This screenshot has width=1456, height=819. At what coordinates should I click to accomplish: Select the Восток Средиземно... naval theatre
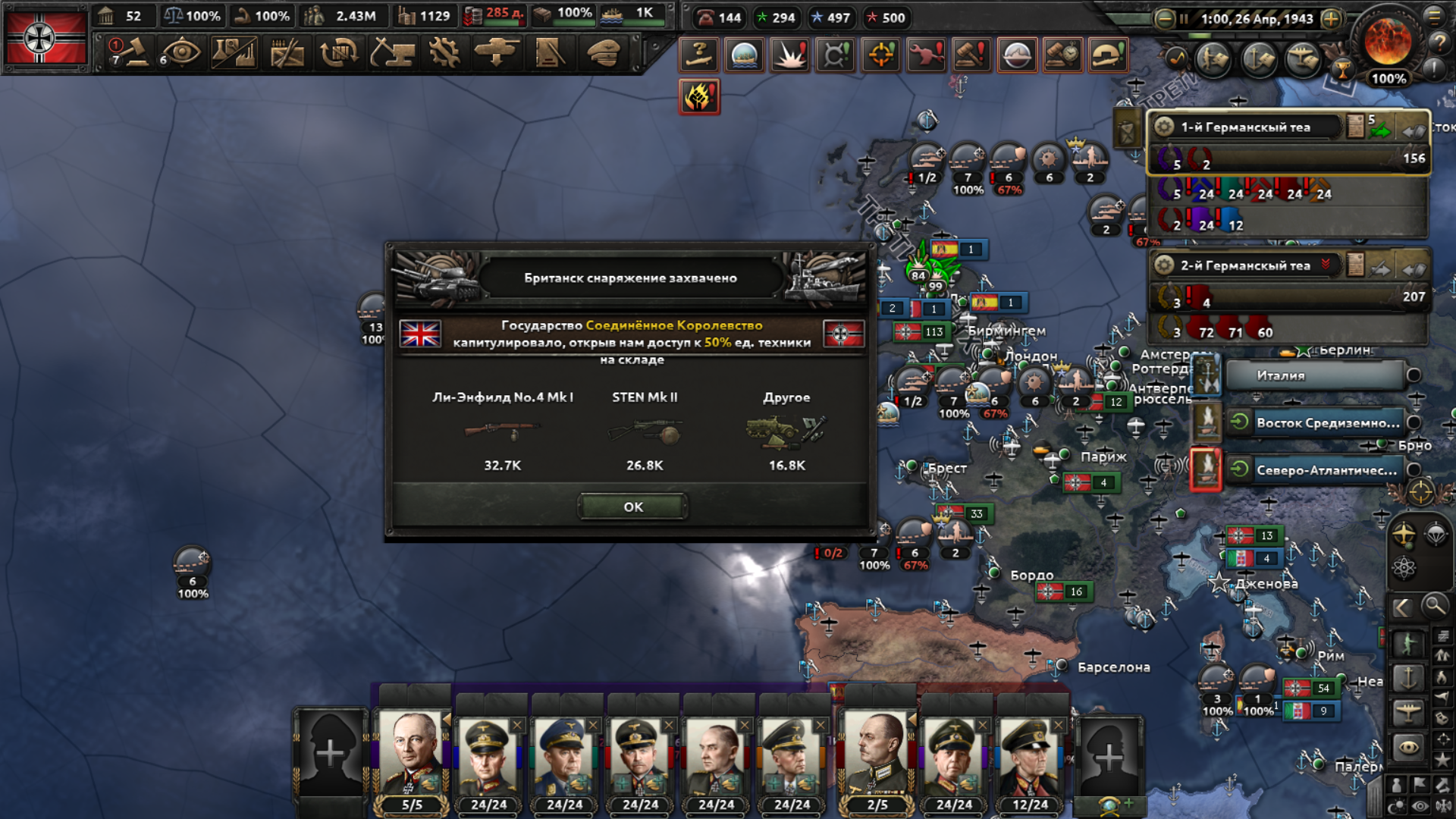[x=1327, y=423]
